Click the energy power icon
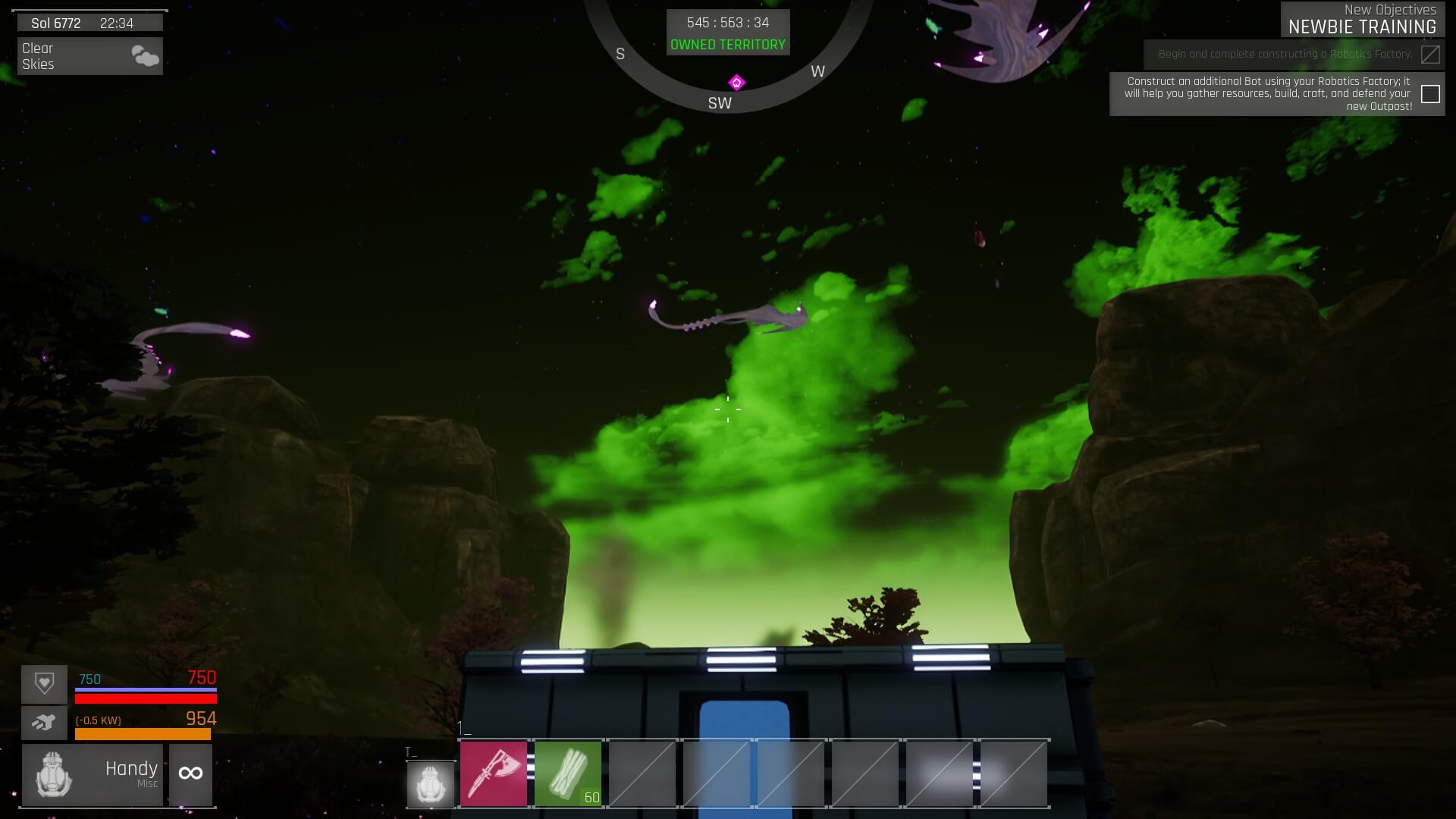Screen dimensions: 1456x819 pyautogui.click(x=44, y=723)
